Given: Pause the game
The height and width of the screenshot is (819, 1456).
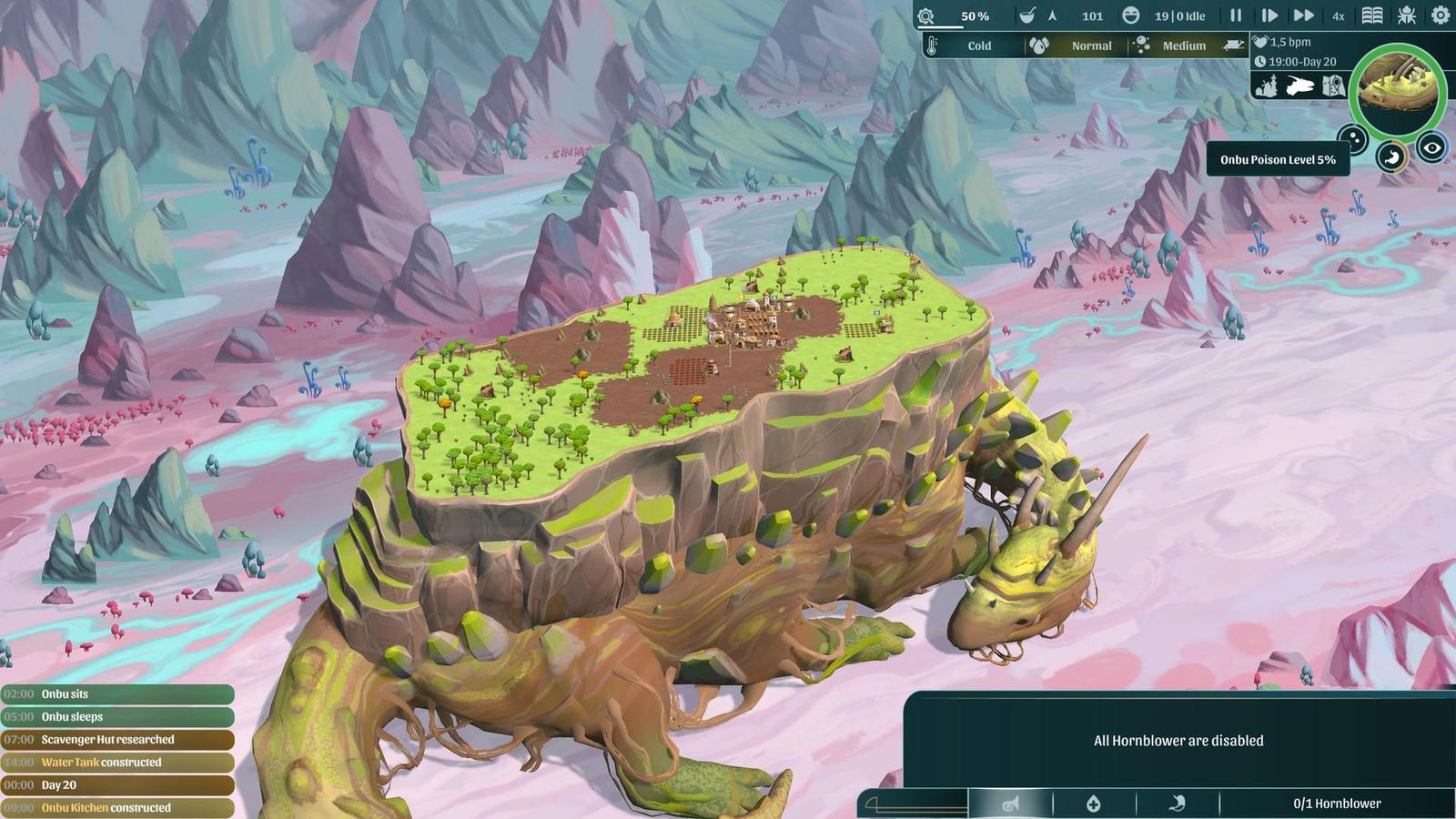Looking at the screenshot, I should pos(1236,15).
